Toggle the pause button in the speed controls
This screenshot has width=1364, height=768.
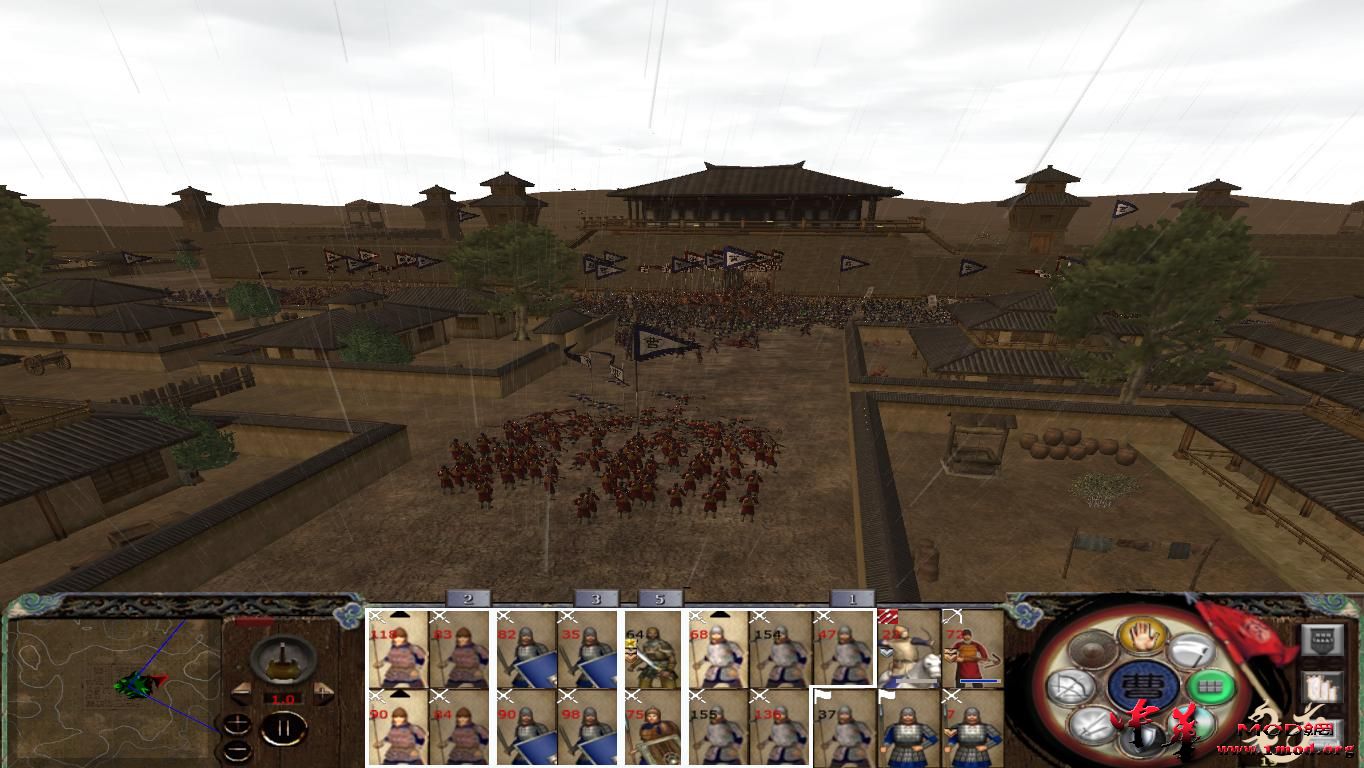[x=282, y=728]
